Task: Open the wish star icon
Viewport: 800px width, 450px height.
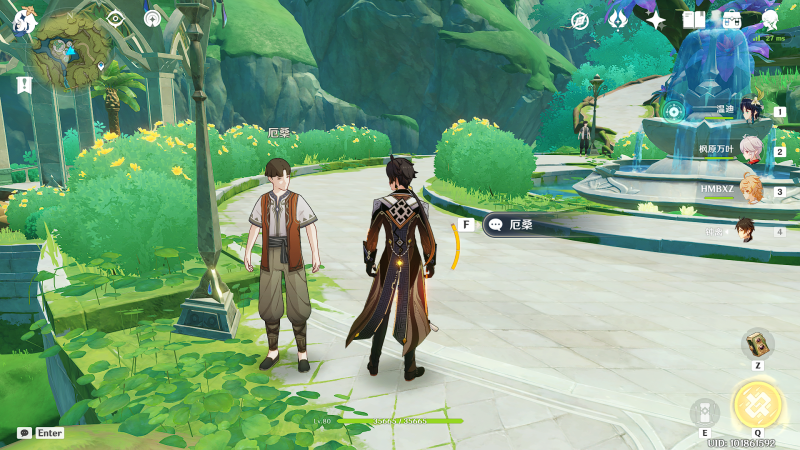Action: coord(656,20)
